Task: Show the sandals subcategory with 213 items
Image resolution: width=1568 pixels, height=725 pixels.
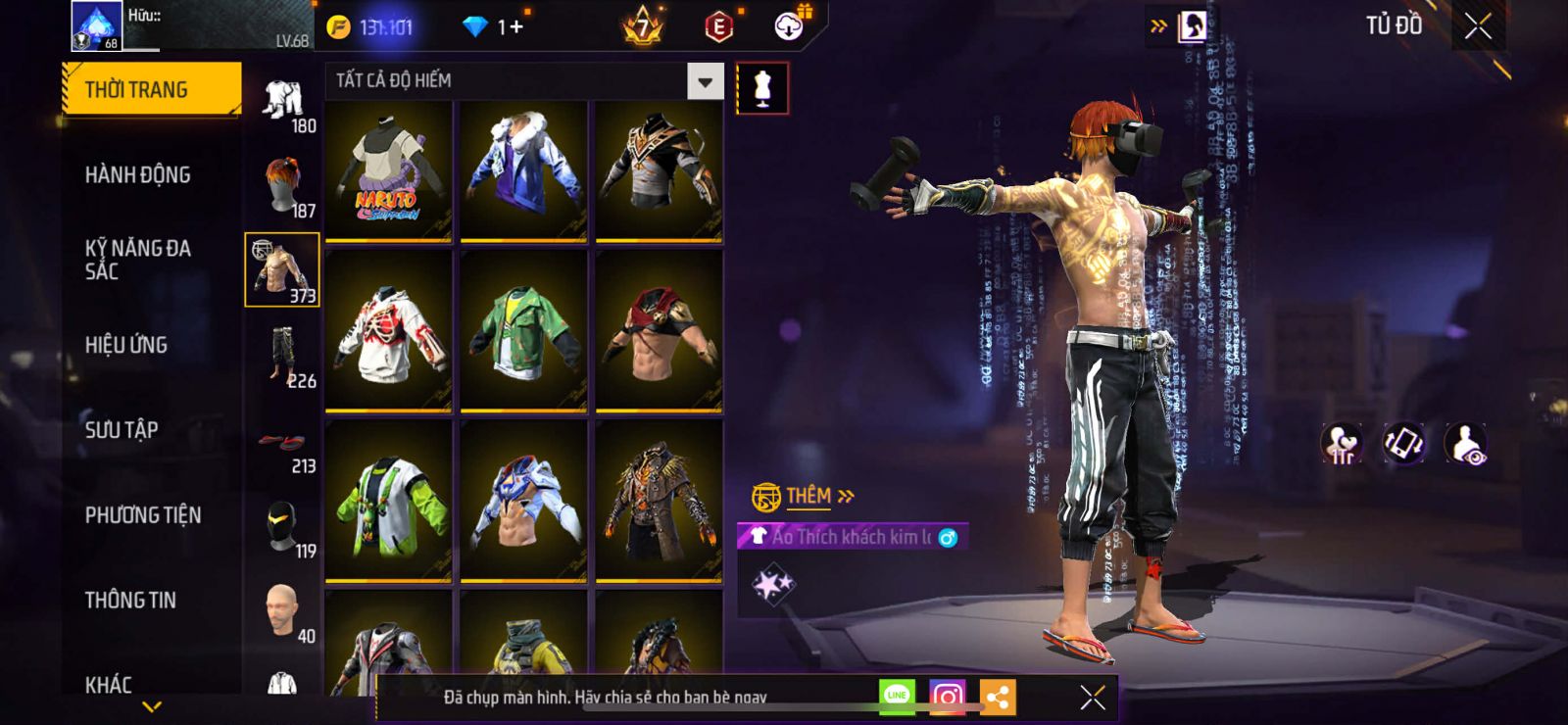Action: (x=283, y=443)
